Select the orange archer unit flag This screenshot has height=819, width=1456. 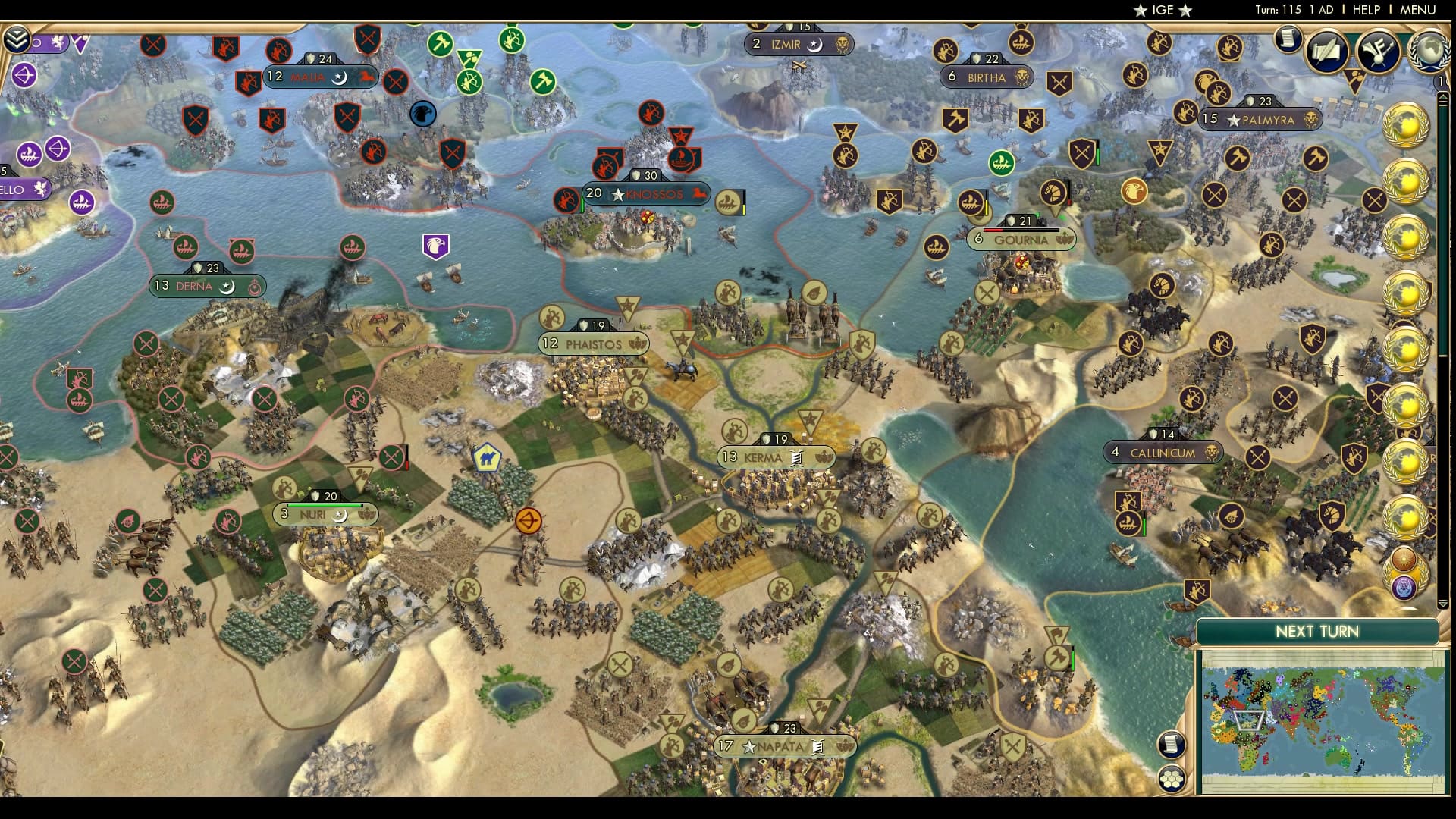pyautogui.click(x=529, y=521)
